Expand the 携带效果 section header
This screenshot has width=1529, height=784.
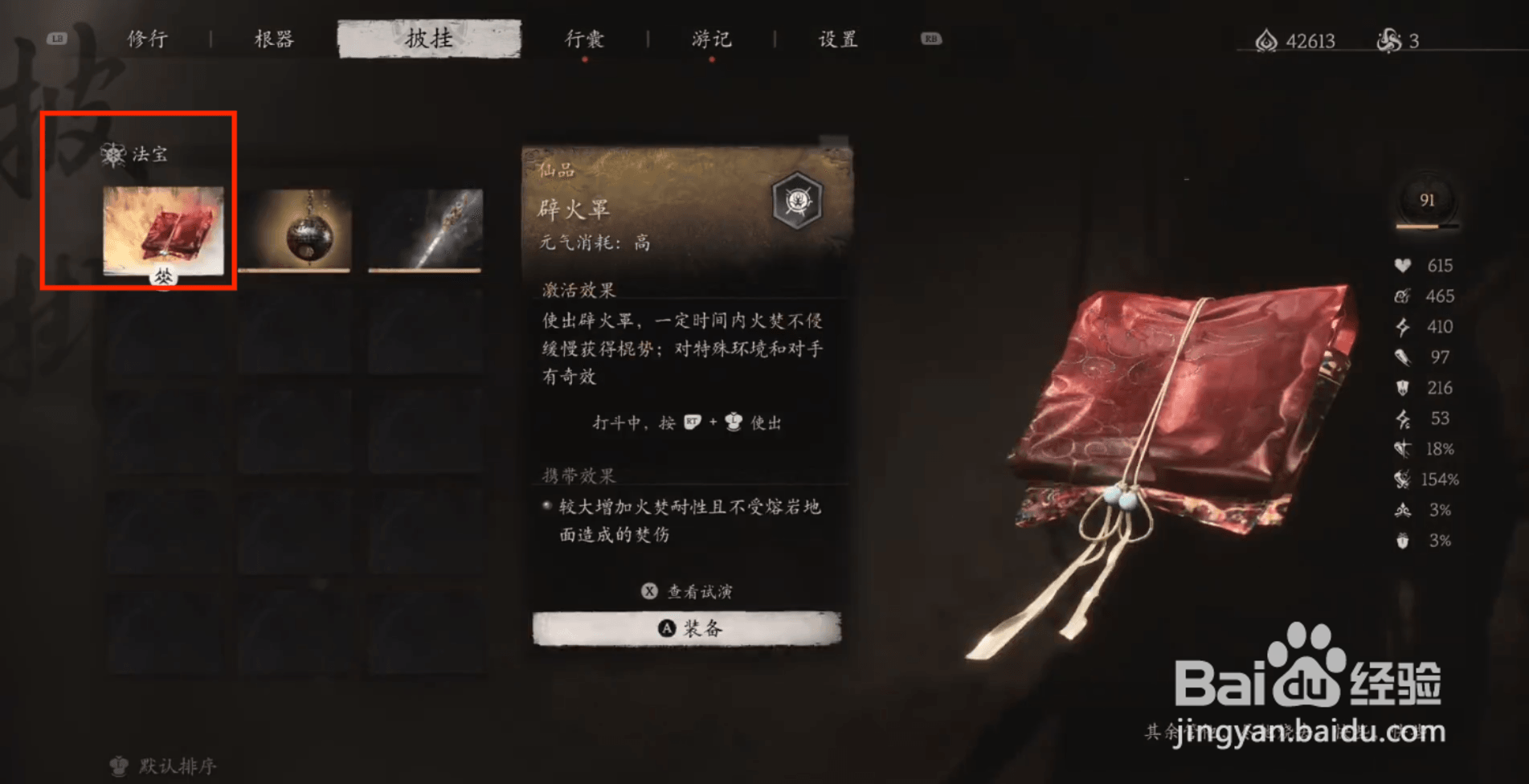[x=577, y=474]
